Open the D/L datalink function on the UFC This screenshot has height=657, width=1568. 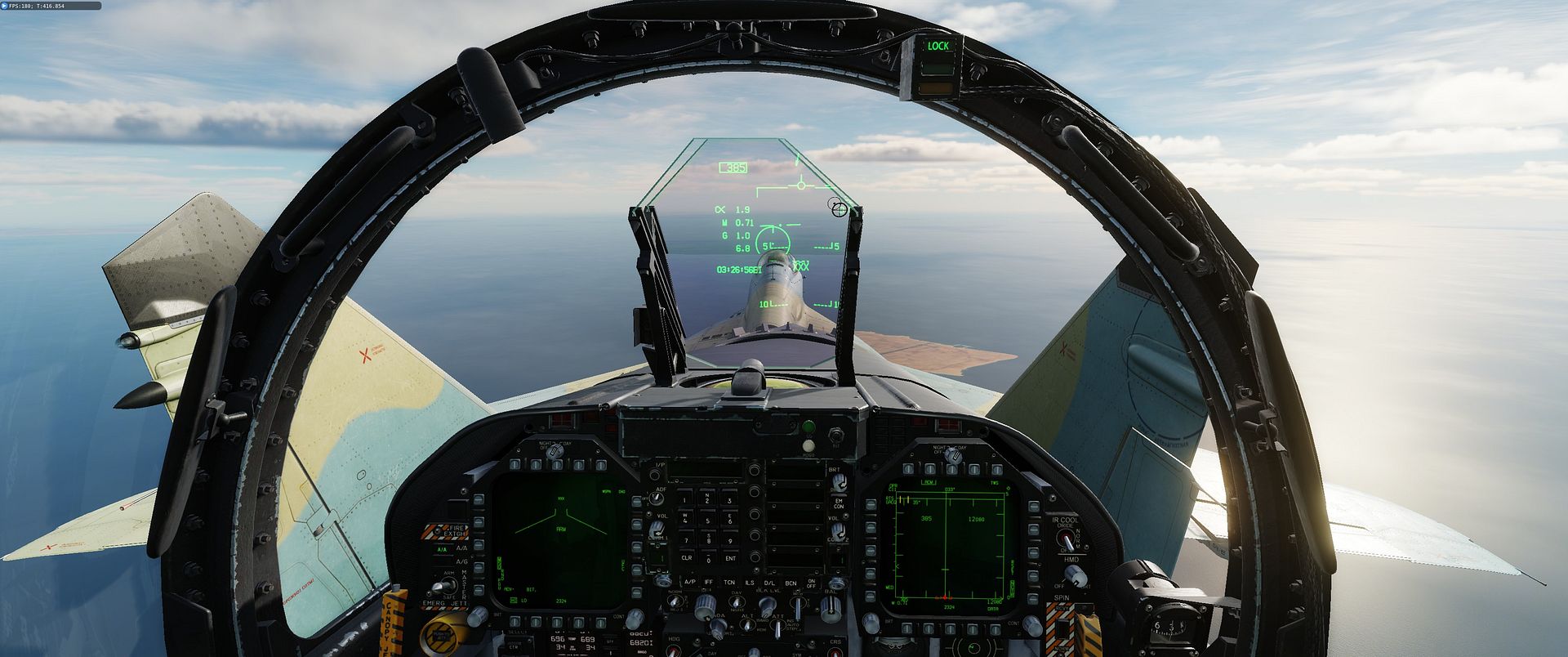point(769,582)
